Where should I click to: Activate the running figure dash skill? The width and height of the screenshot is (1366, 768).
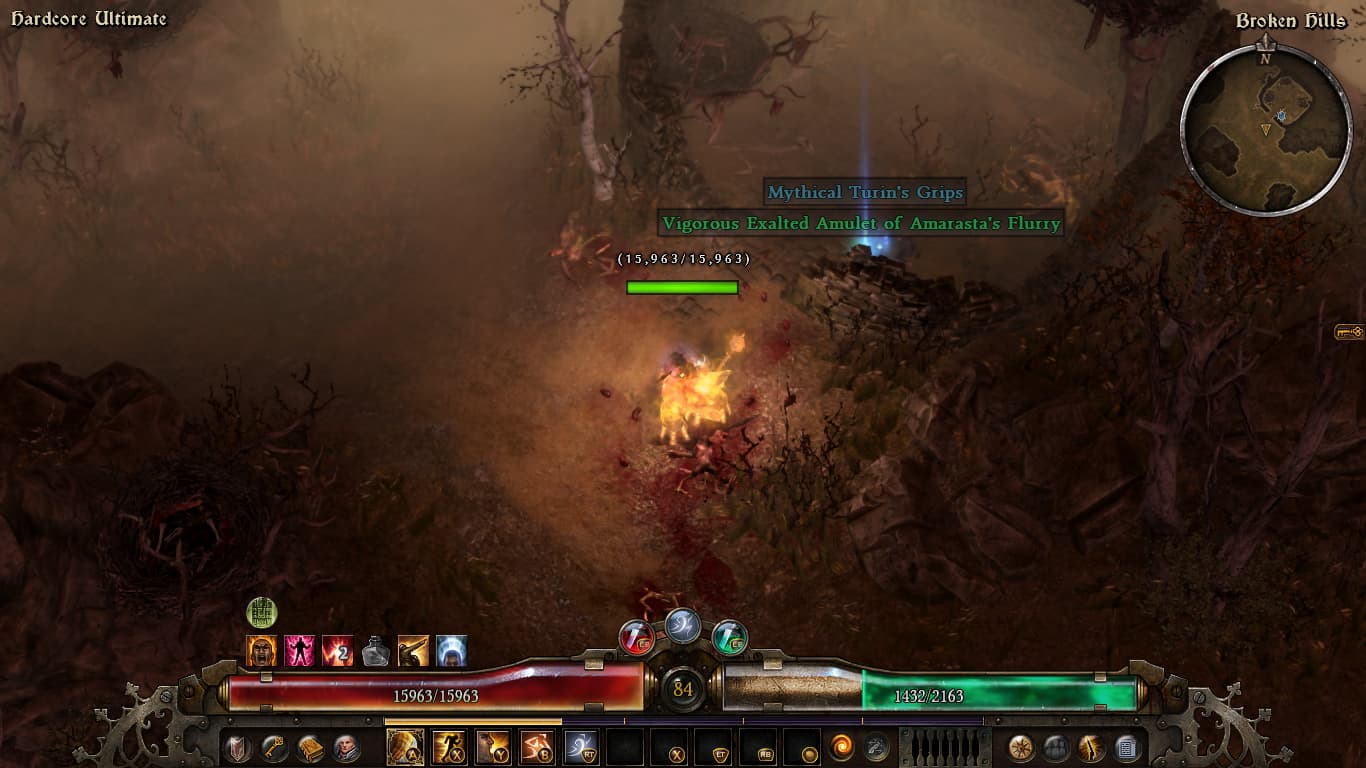(449, 747)
